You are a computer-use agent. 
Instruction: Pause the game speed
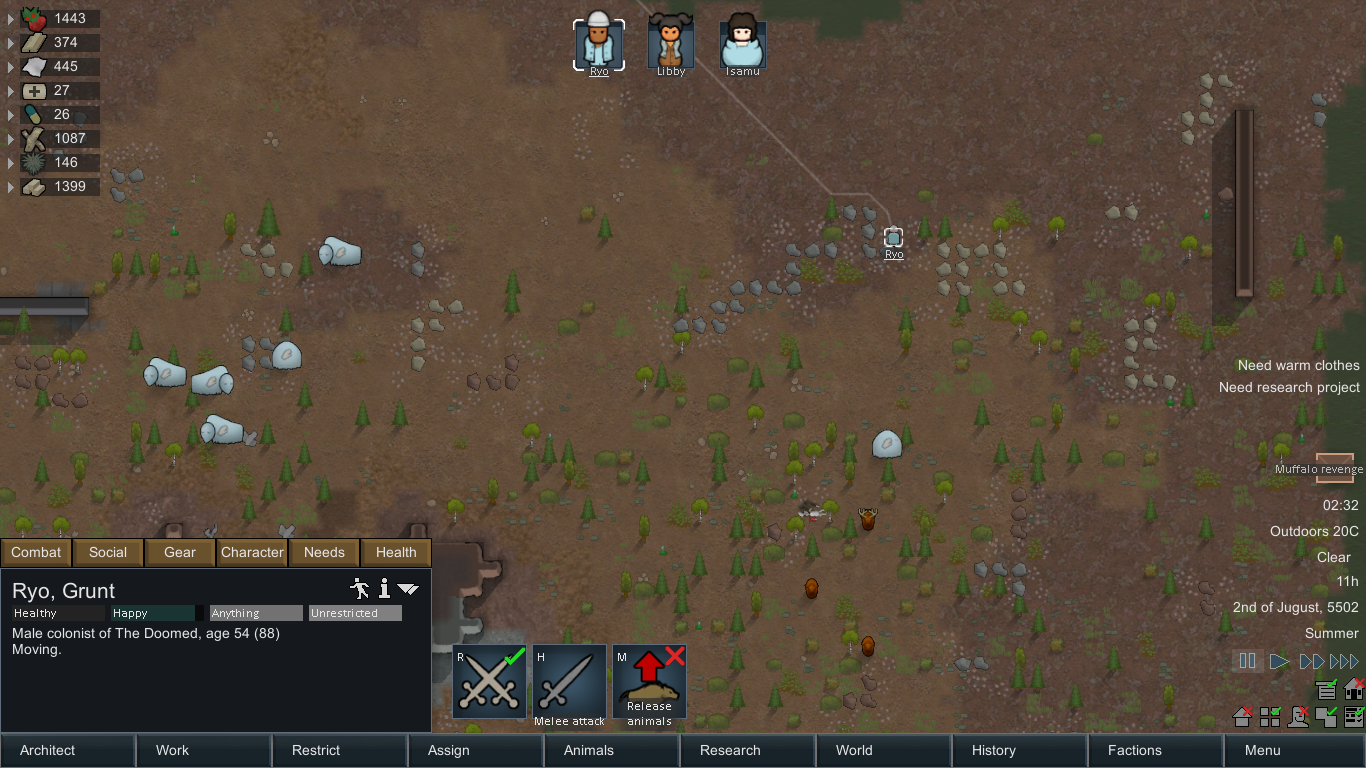[1247, 661]
